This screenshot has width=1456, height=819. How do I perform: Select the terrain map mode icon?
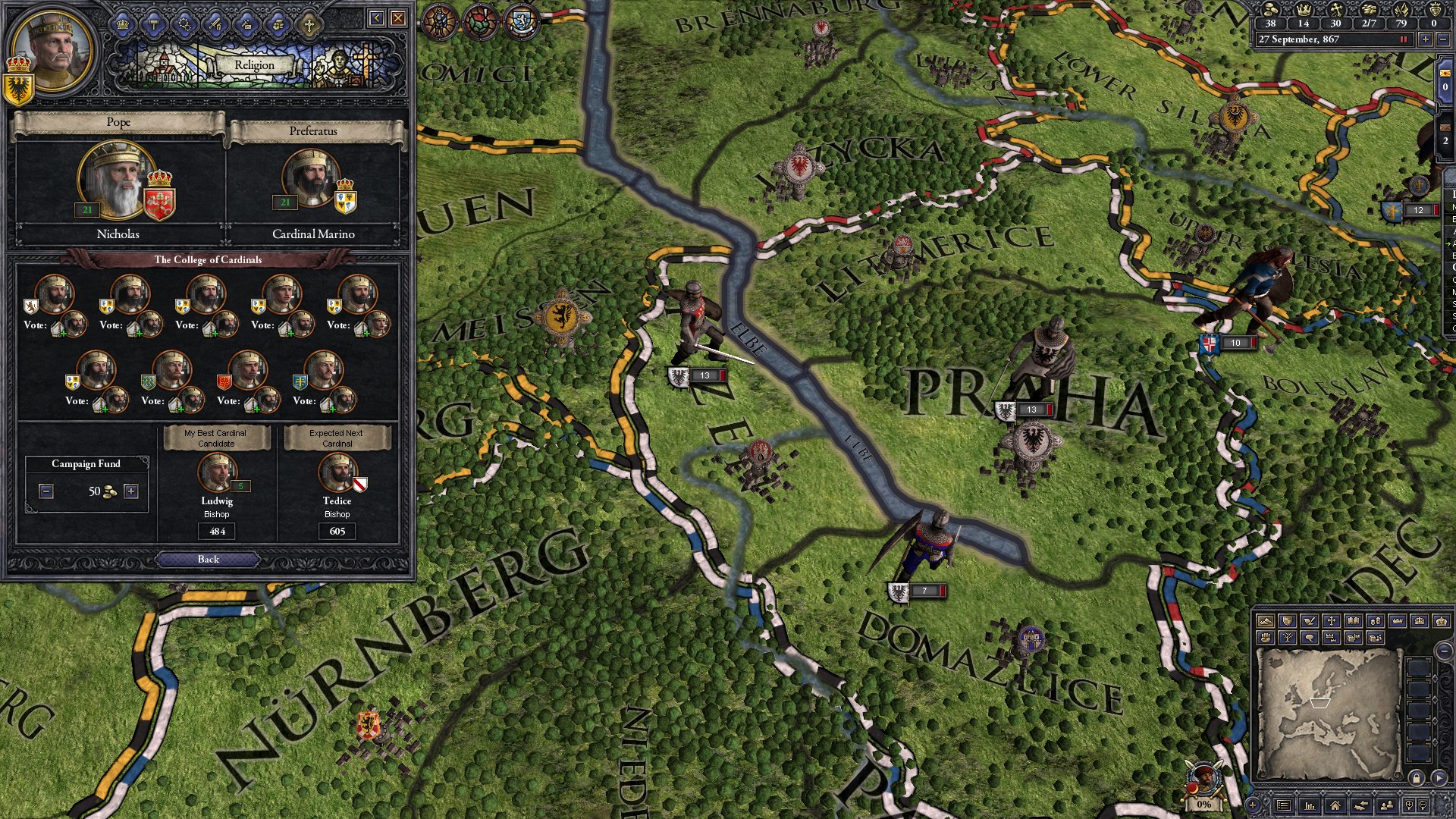1266,620
